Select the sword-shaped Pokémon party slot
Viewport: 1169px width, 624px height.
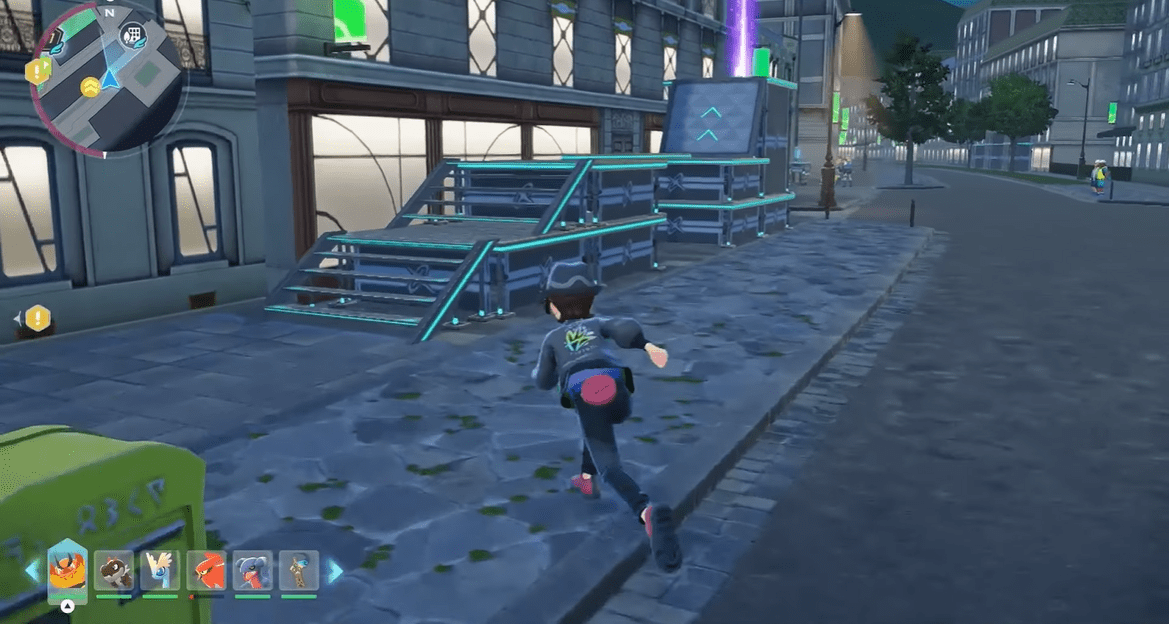(299, 570)
